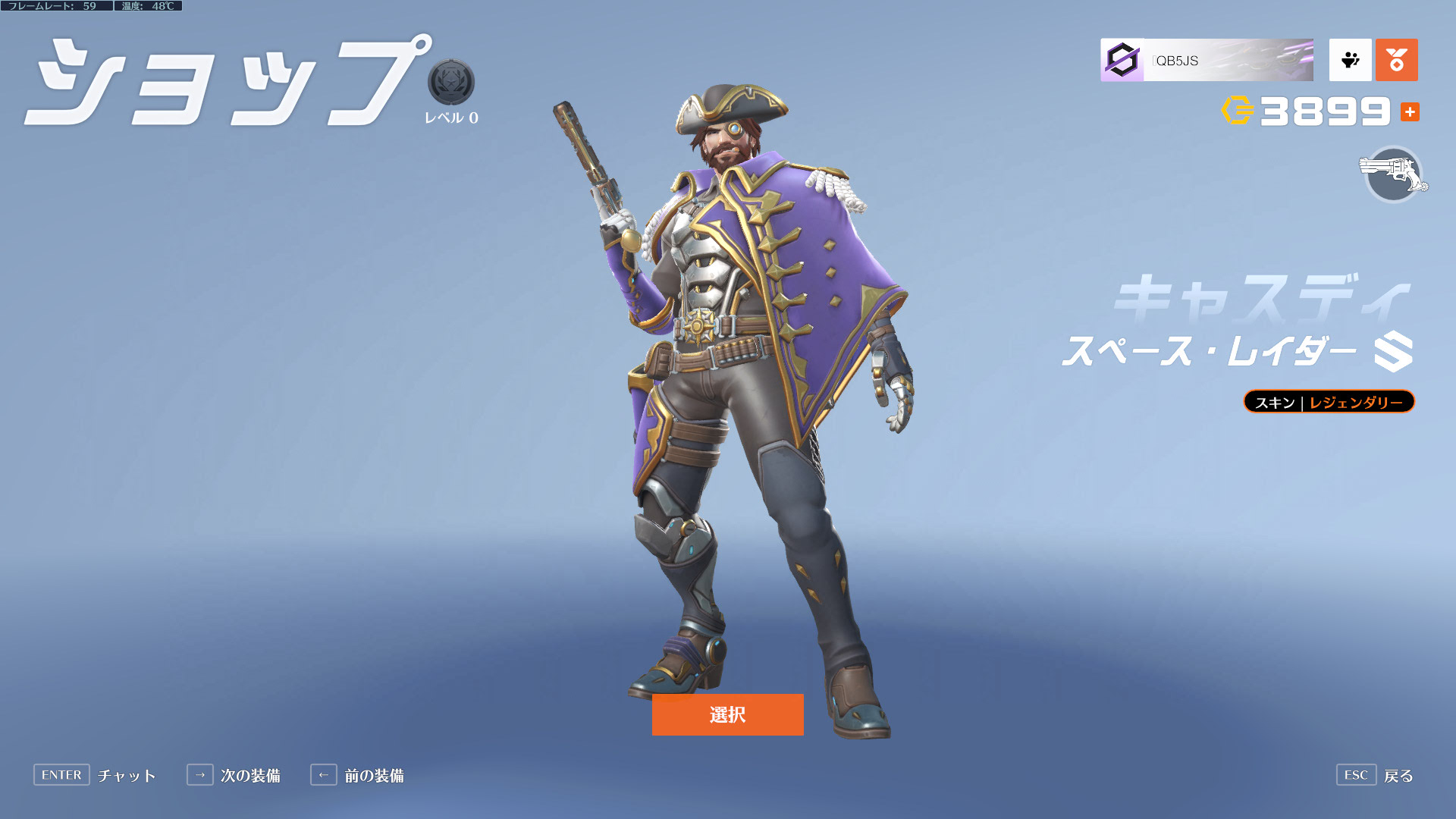Click the orange medal icon button

[x=1396, y=60]
